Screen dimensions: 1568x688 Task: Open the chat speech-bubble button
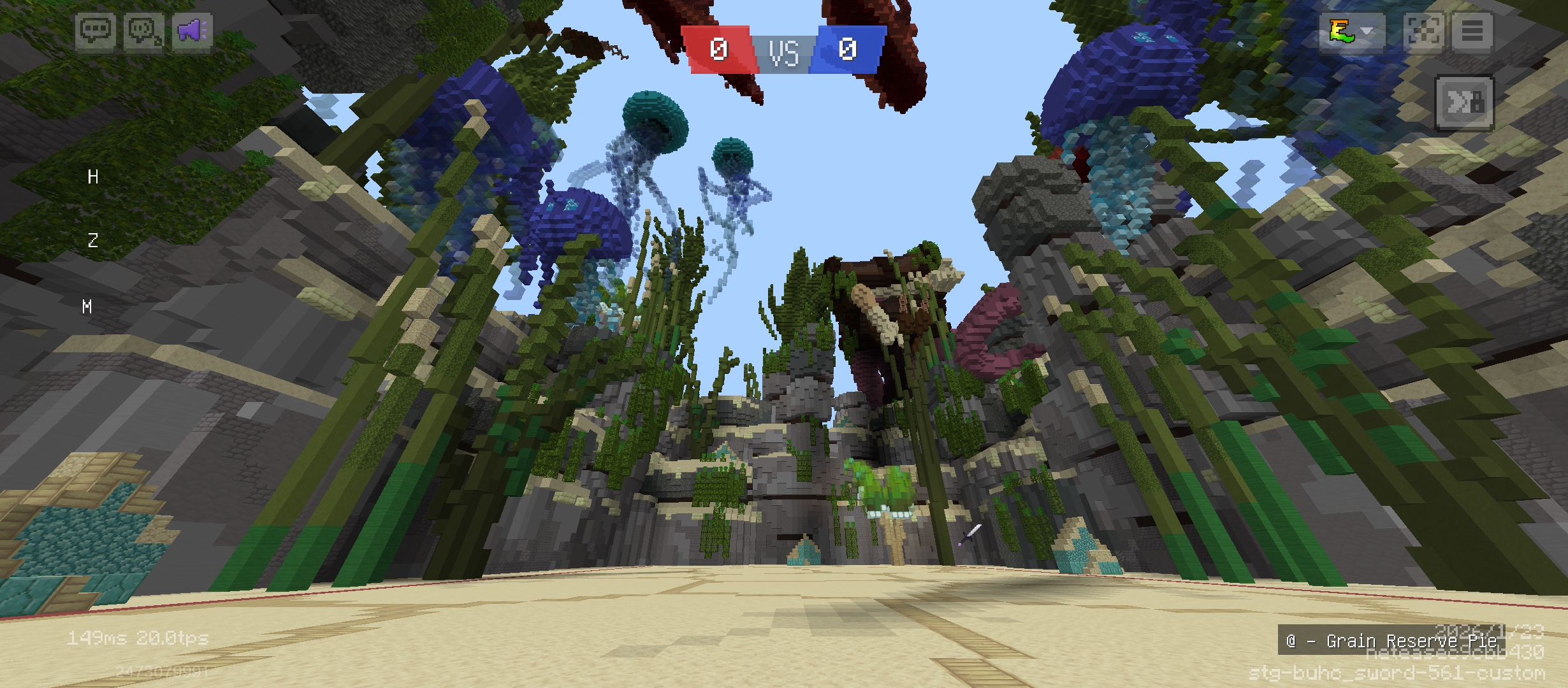click(96, 31)
